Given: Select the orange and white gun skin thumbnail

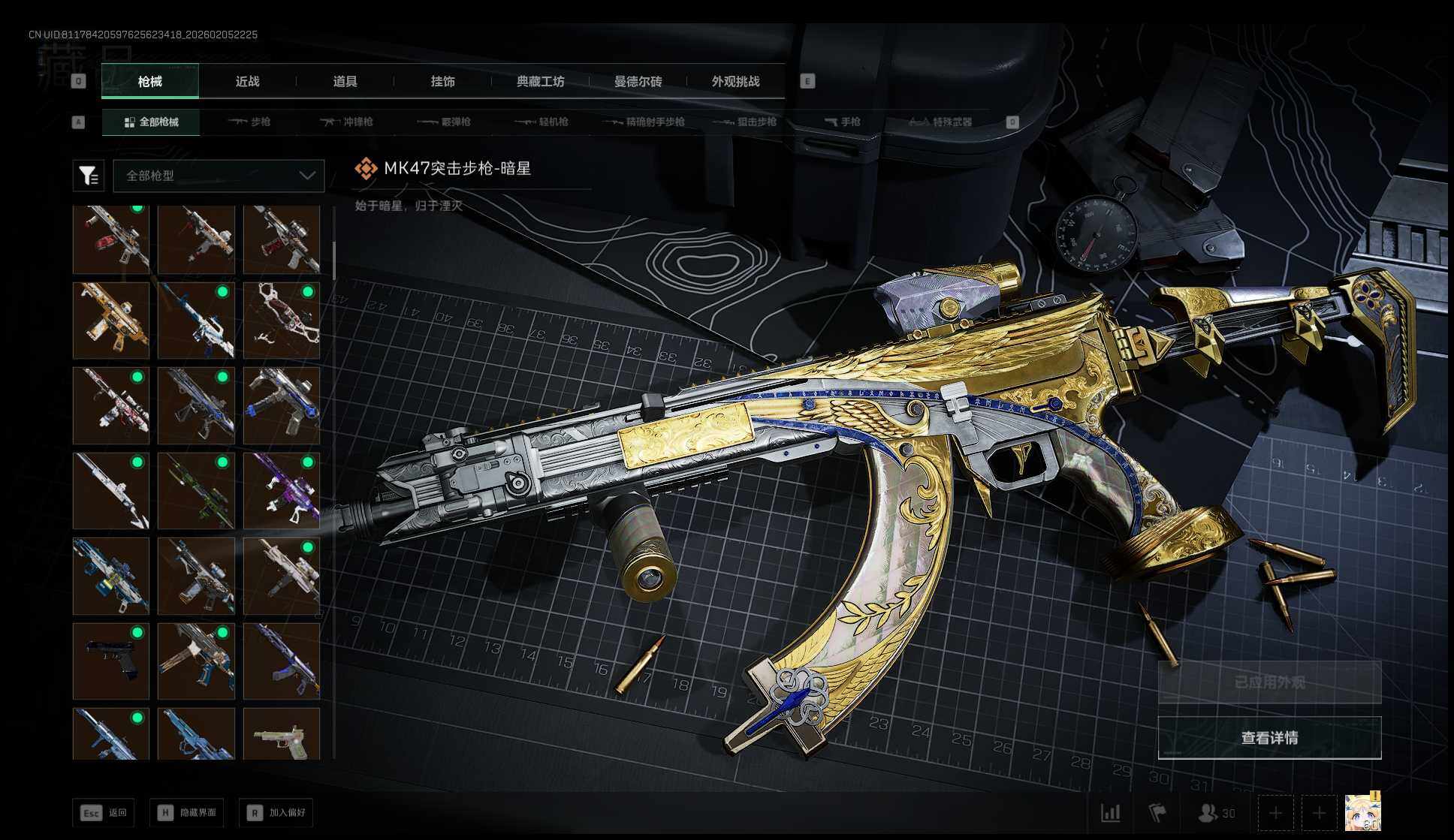Looking at the screenshot, I should 111,321.
